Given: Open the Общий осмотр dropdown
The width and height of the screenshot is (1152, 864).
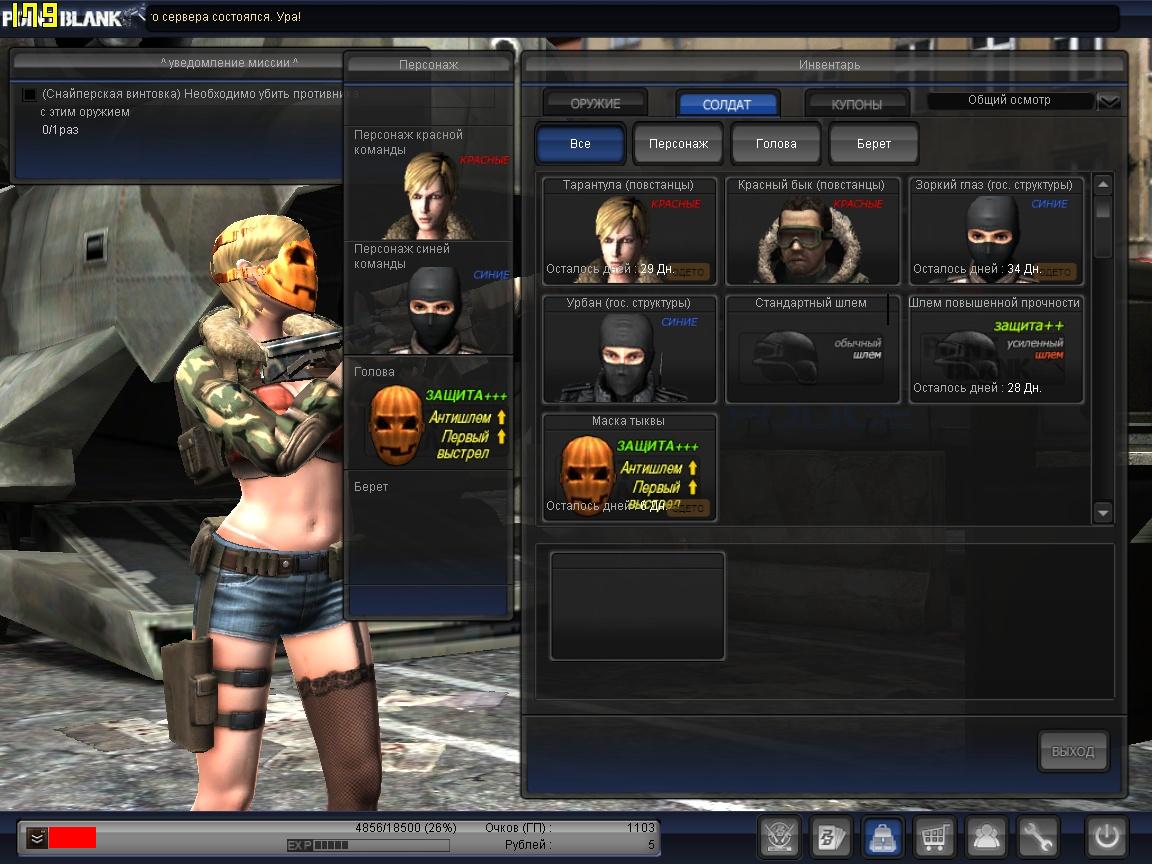Looking at the screenshot, I should 1108,101.
